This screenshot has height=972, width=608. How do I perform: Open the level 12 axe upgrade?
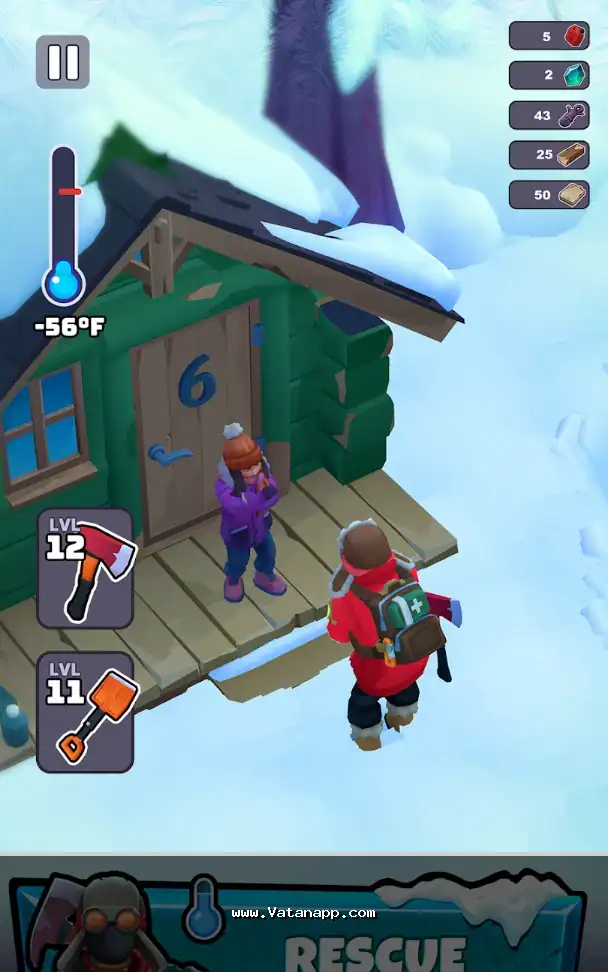click(x=85, y=568)
